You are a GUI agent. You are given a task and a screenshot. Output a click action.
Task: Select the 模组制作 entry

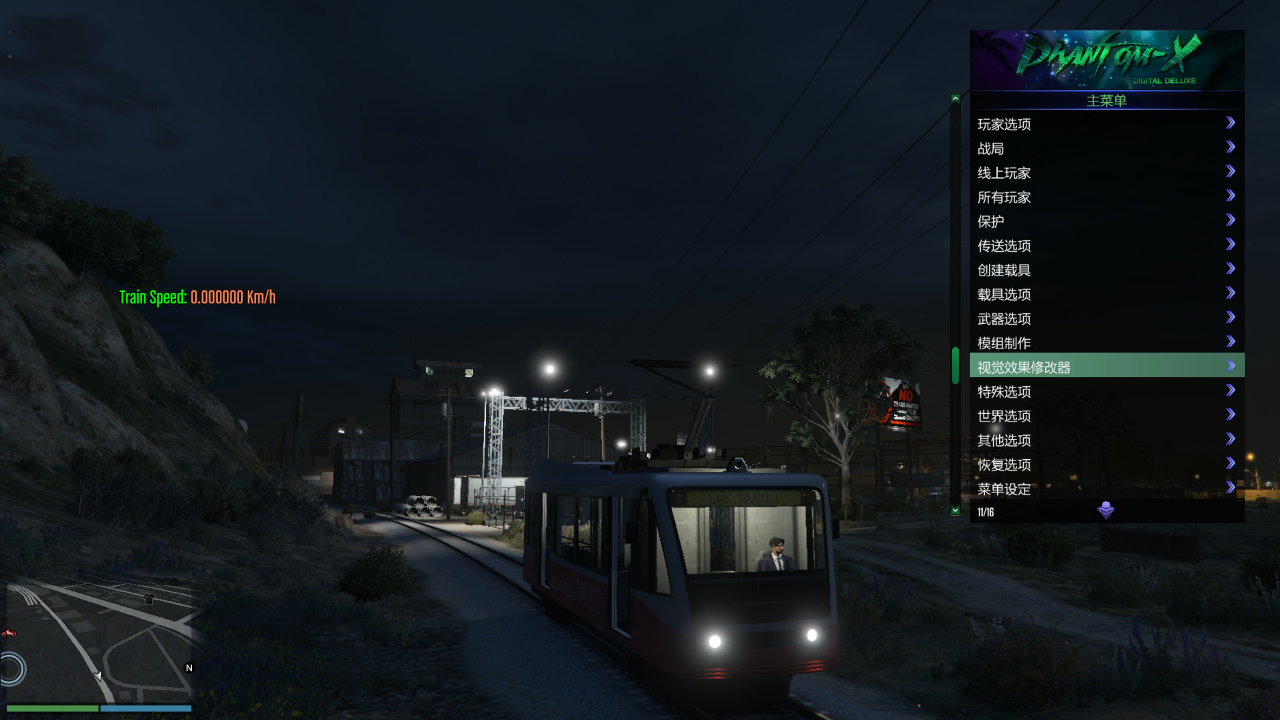(1105, 343)
